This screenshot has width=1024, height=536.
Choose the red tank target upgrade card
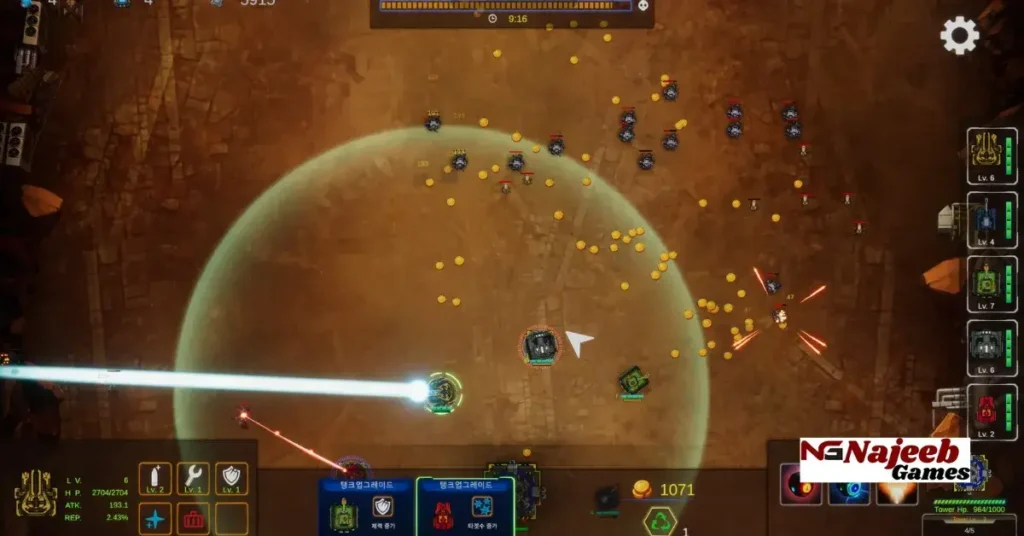click(464, 508)
